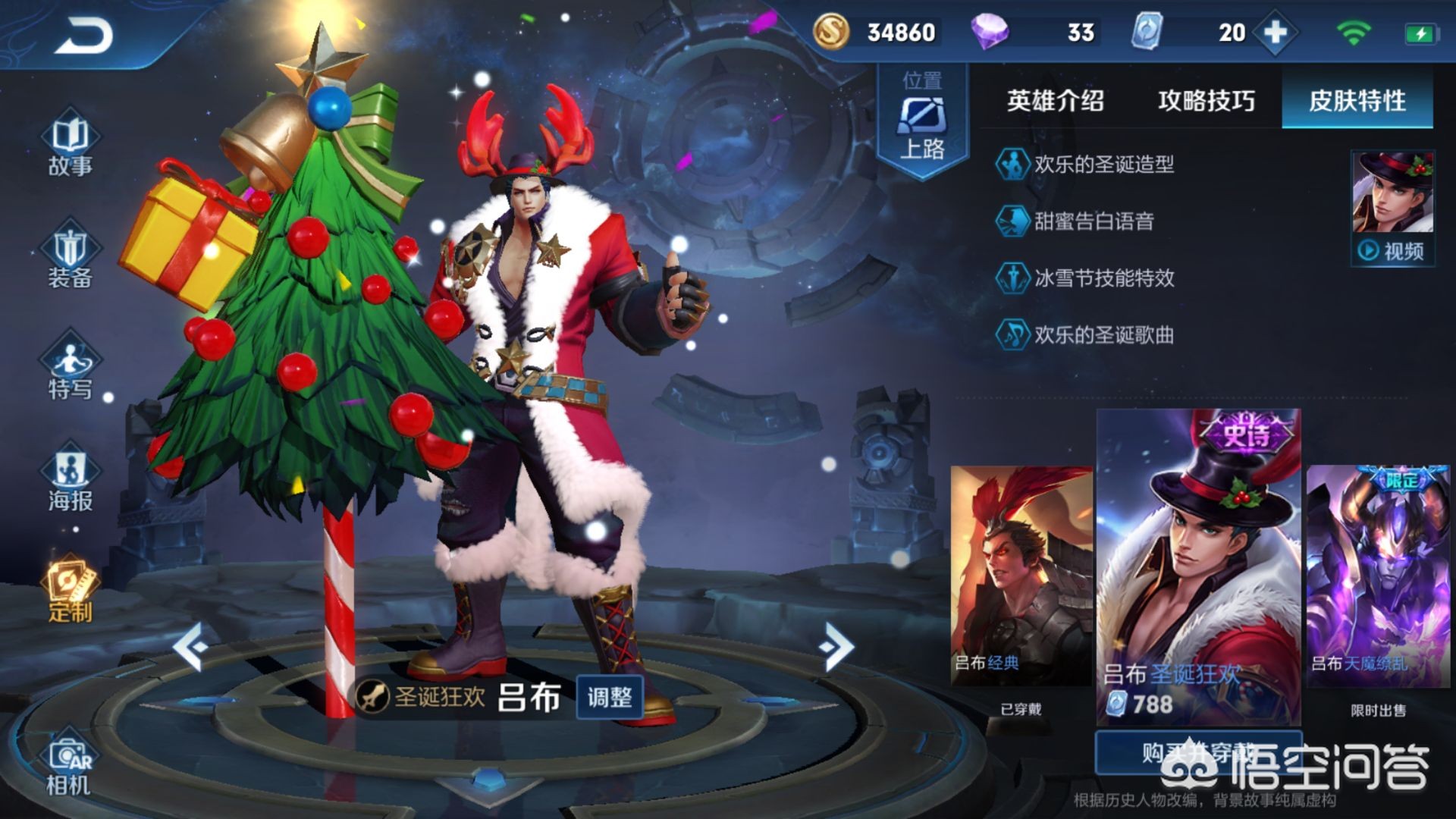Image resolution: width=1456 pixels, height=819 pixels.
Task: Open the 特写 close-up view
Action: 70,369
